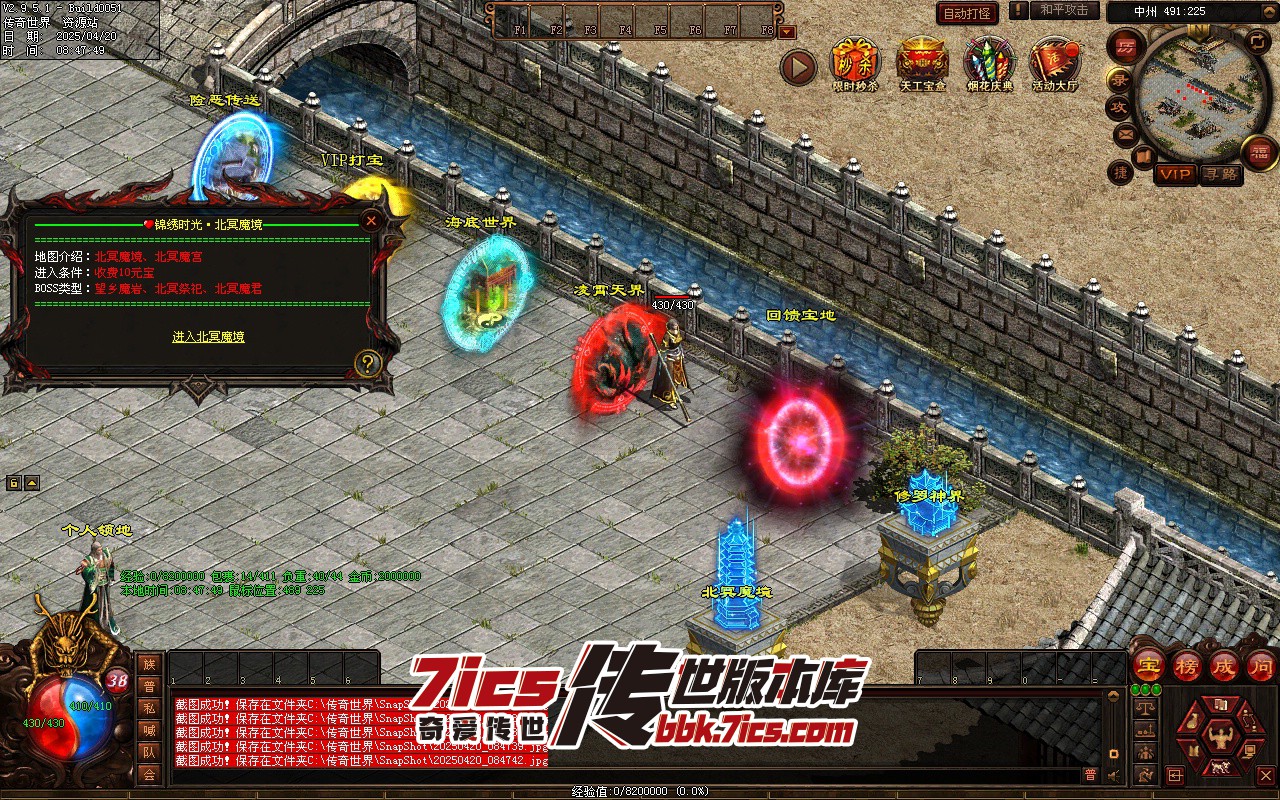Open the 宝 treasure shop button

[1149, 666]
